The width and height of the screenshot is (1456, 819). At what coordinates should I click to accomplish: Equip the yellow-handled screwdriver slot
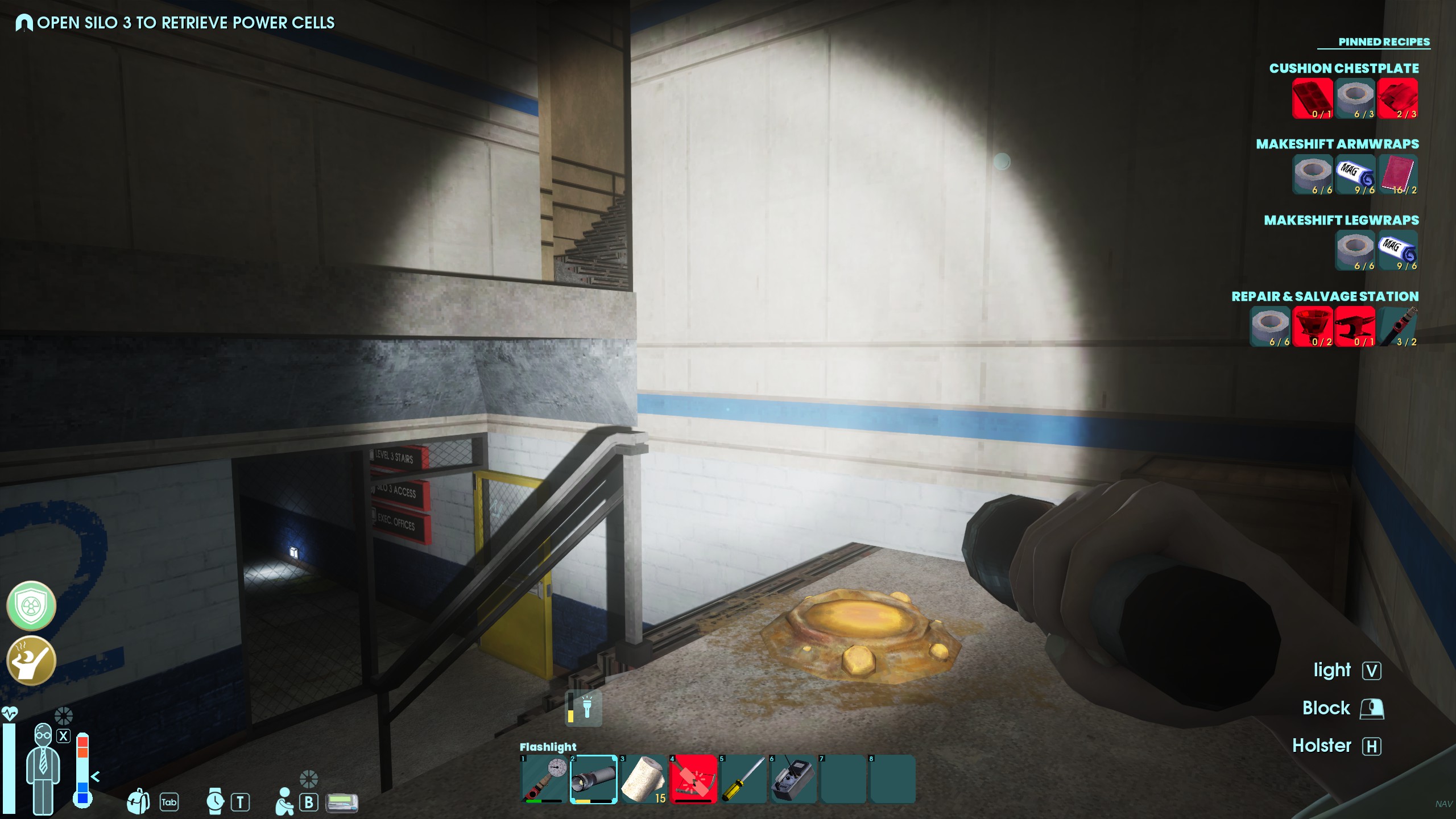pos(743,779)
